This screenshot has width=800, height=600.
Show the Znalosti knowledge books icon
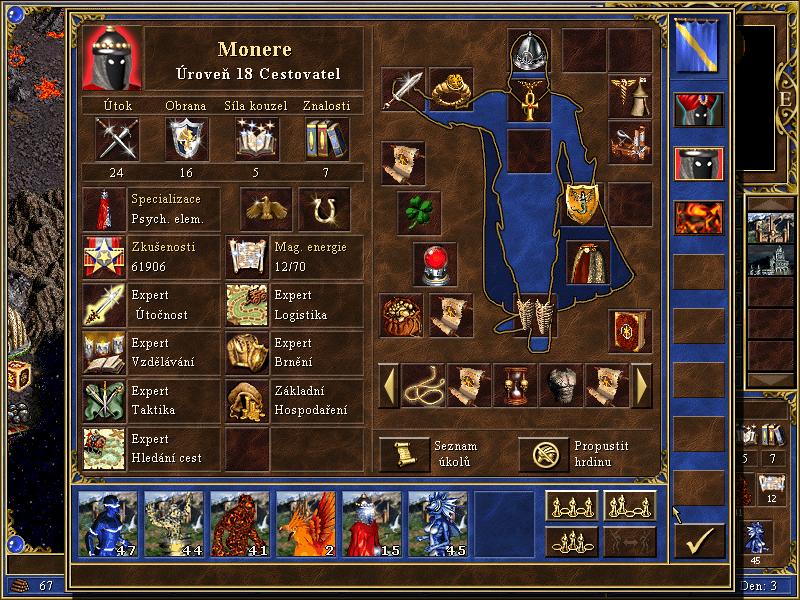point(326,139)
